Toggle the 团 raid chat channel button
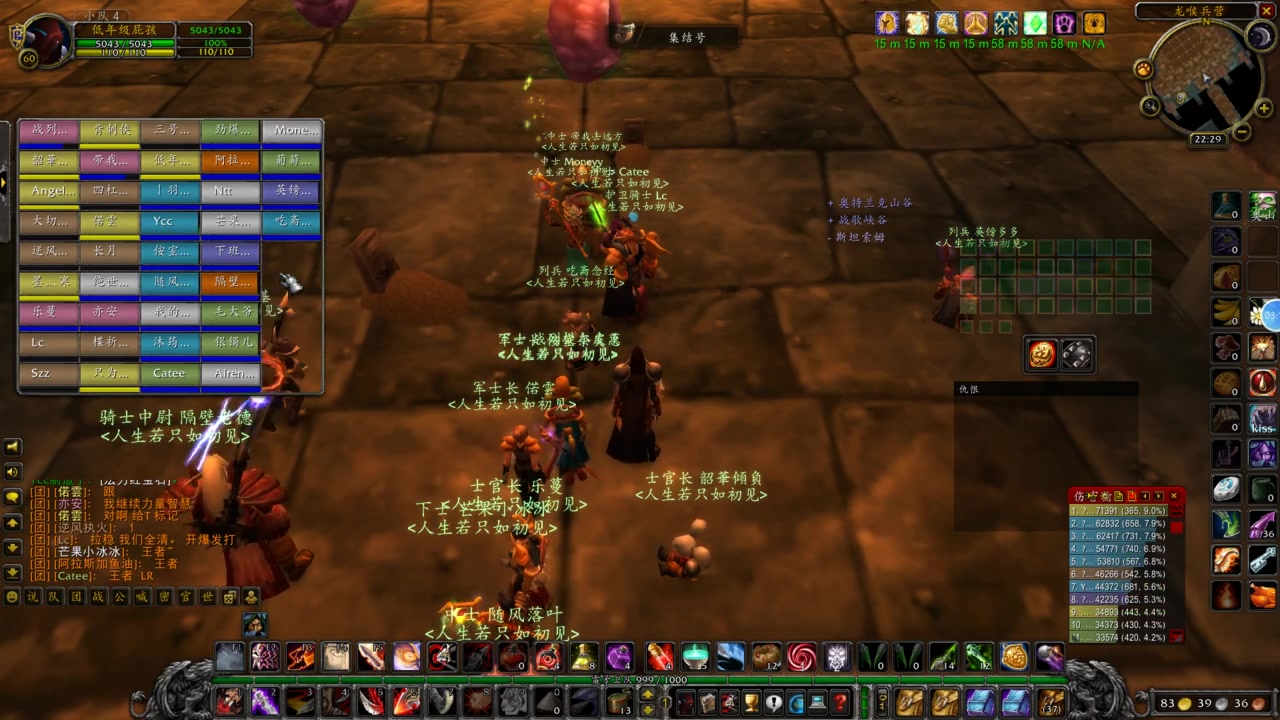1280x720 pixels. (77, 598)
